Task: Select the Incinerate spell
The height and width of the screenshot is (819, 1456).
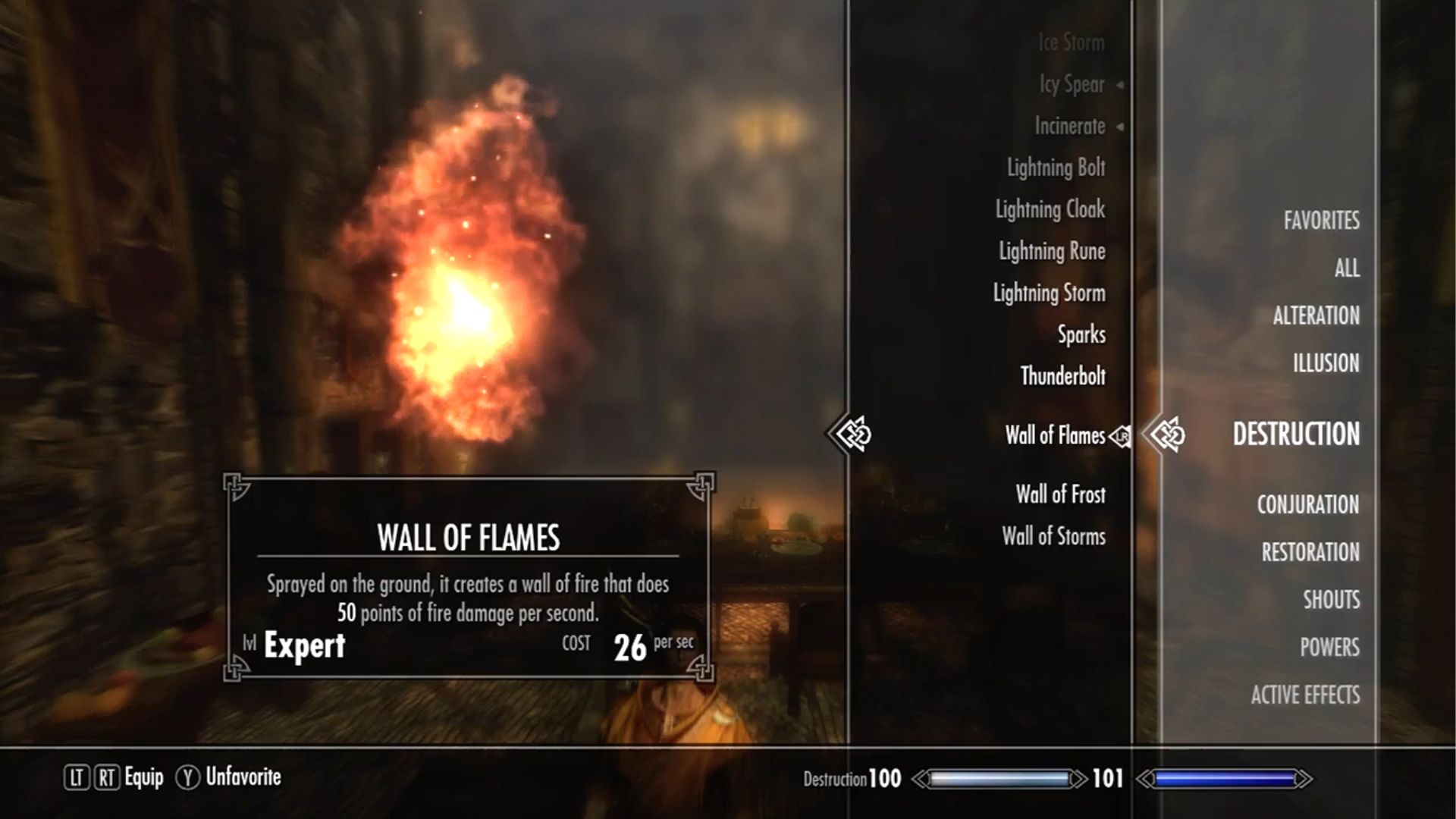Action: [1069, 126]
